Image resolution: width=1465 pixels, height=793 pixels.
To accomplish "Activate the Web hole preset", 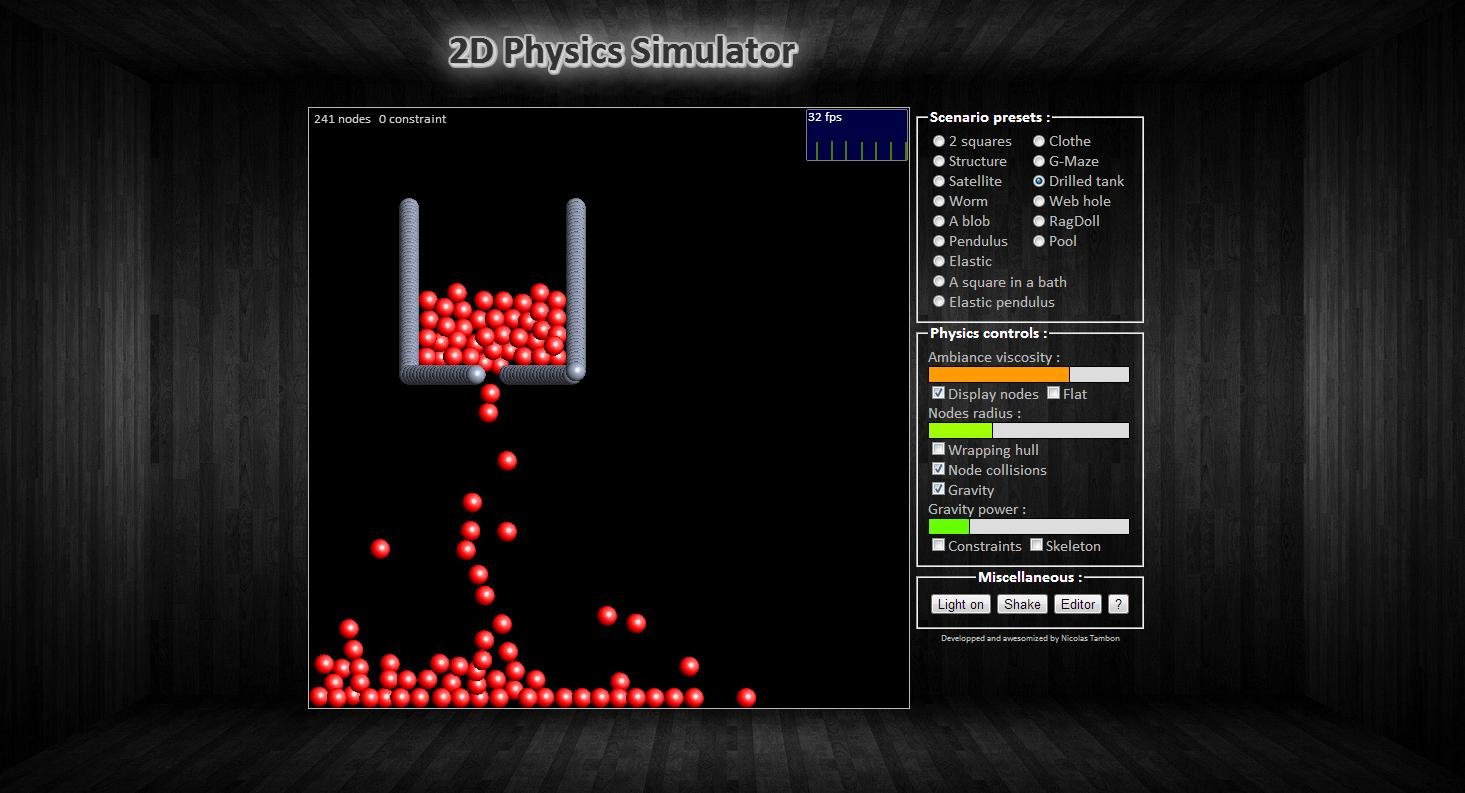I will (x=1040, y=201).
